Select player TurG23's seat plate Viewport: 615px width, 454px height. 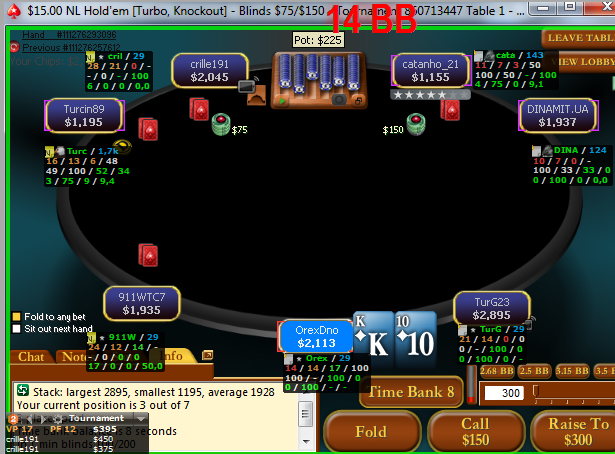(x=491, y=308)
